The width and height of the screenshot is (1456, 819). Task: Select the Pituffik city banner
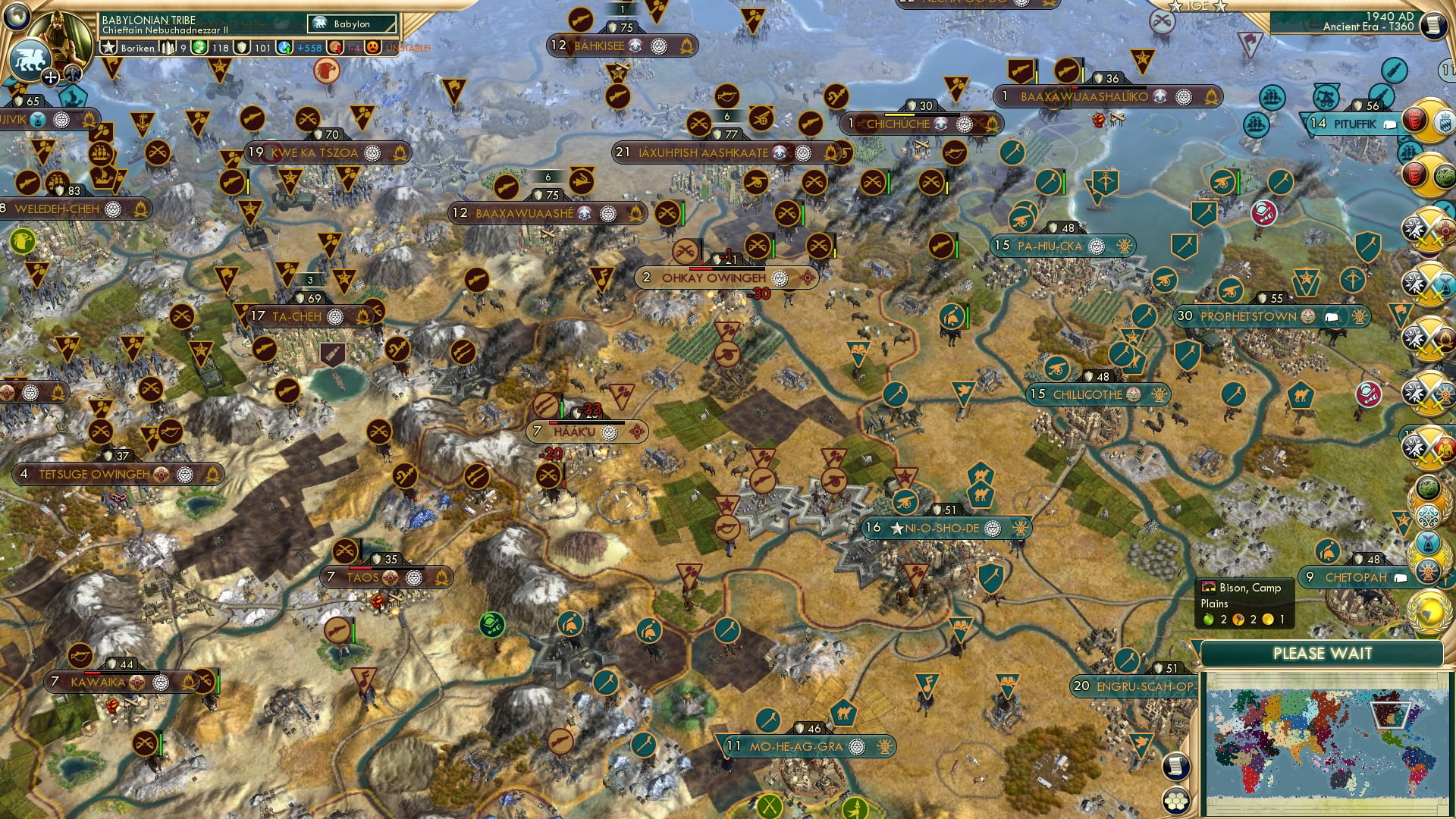pyautogui.click(x=1350, y=124)
